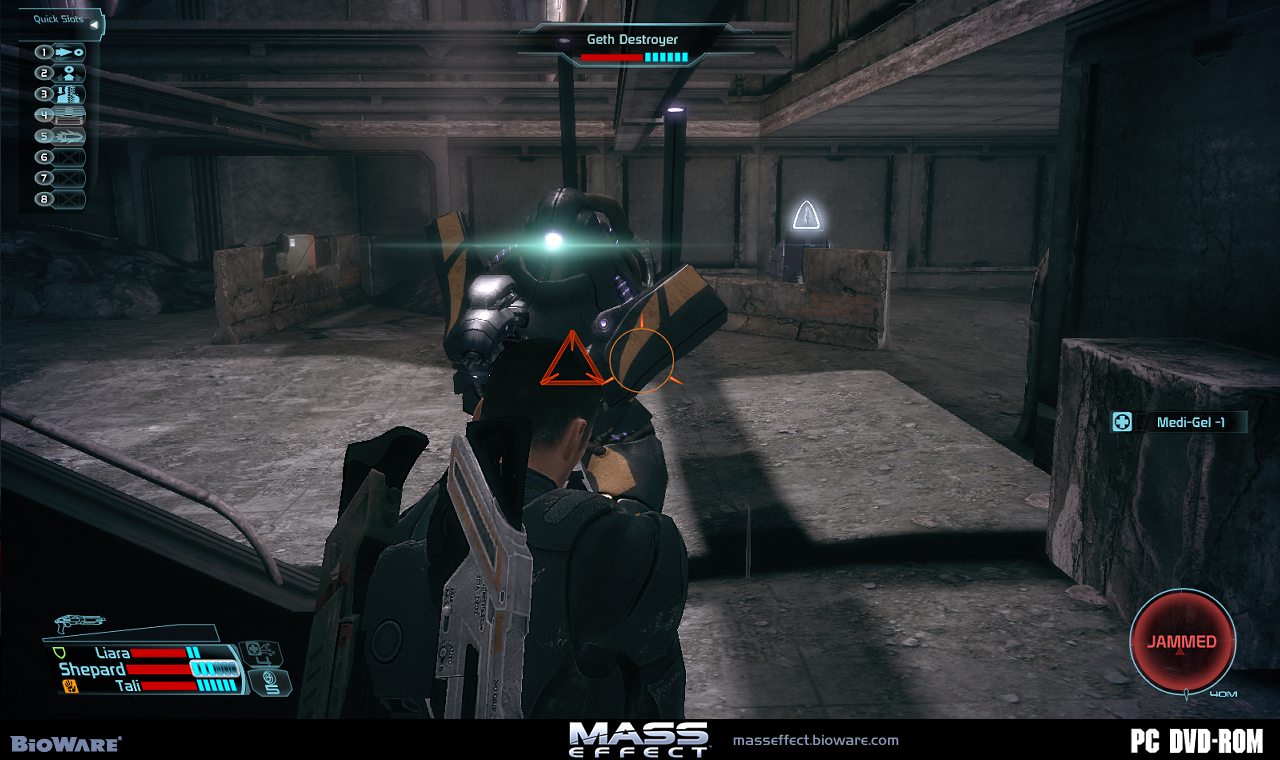Screen dimensions: 1280x760
Task: Activate quick slot 5 ability
Action: (61, 136)
